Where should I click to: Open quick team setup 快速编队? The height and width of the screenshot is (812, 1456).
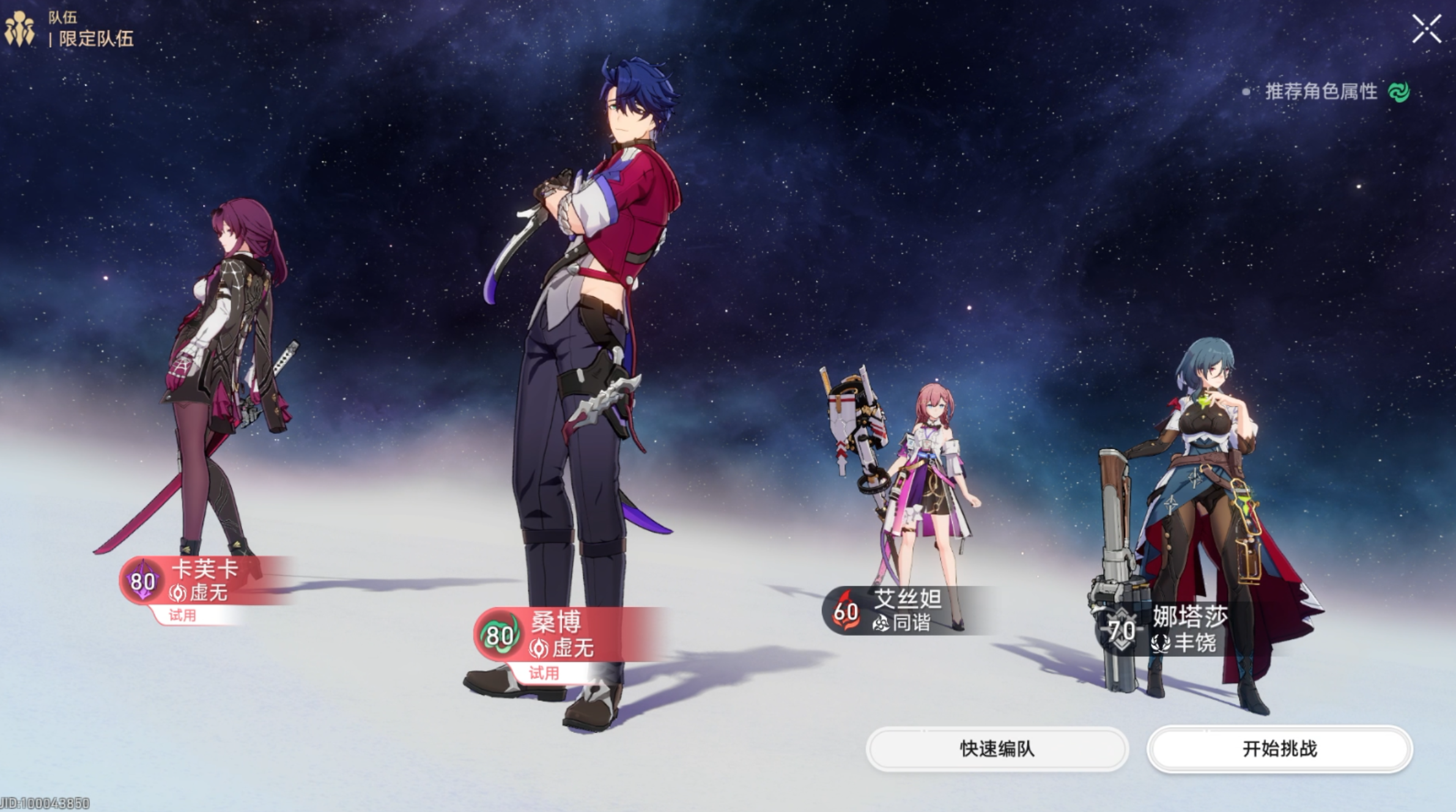pos(997,749)
